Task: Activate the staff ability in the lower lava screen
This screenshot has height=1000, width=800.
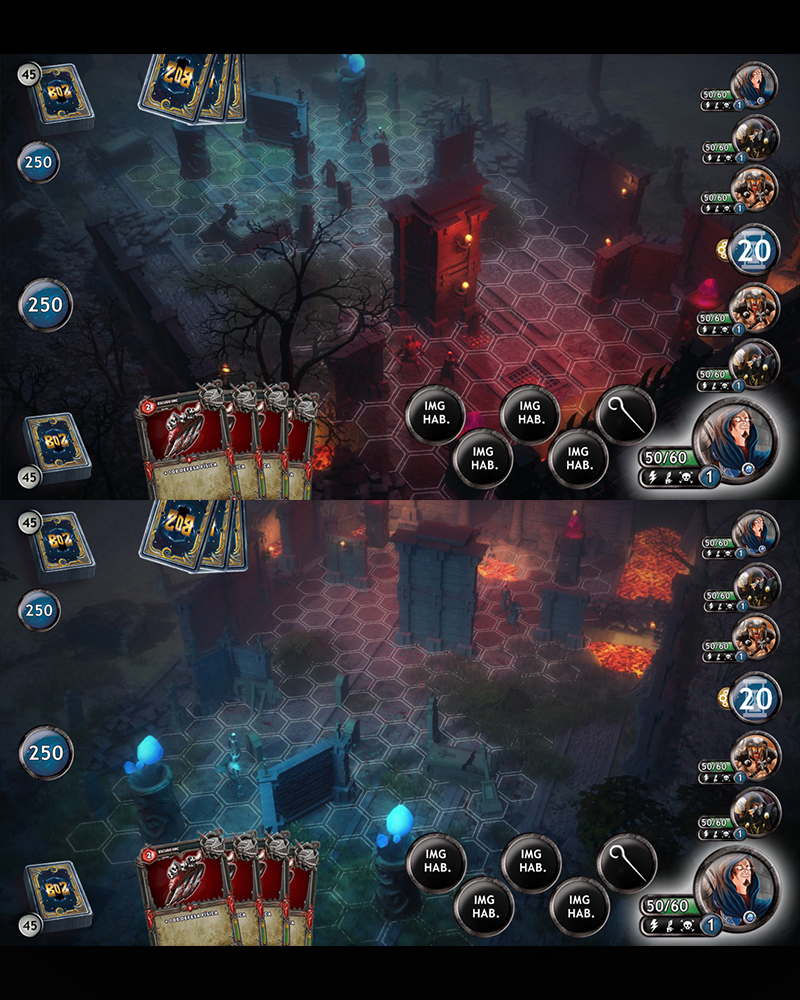Action: point(626,862)
